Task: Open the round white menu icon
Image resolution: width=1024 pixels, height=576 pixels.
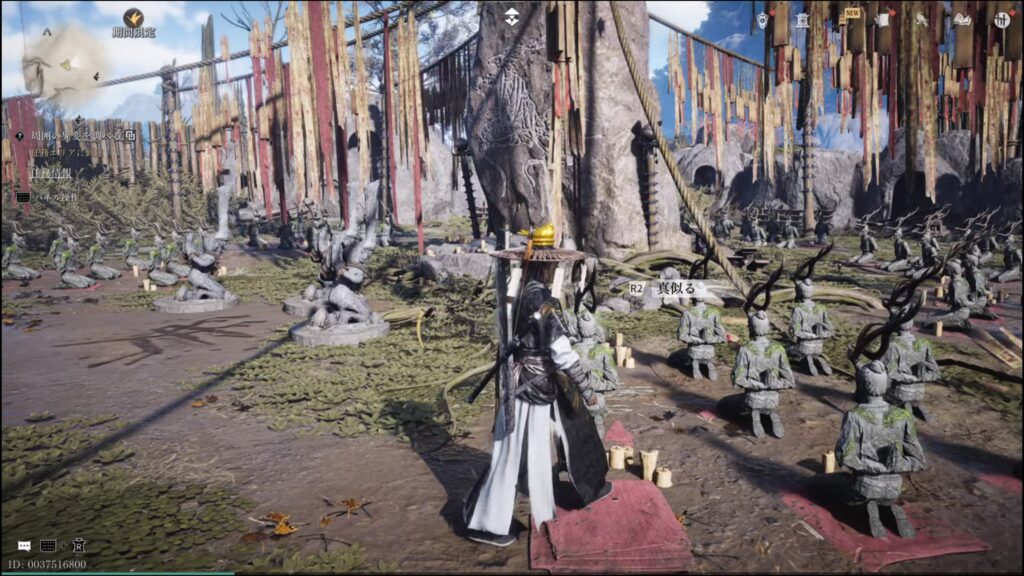Action: click(x=1002, y=19)
